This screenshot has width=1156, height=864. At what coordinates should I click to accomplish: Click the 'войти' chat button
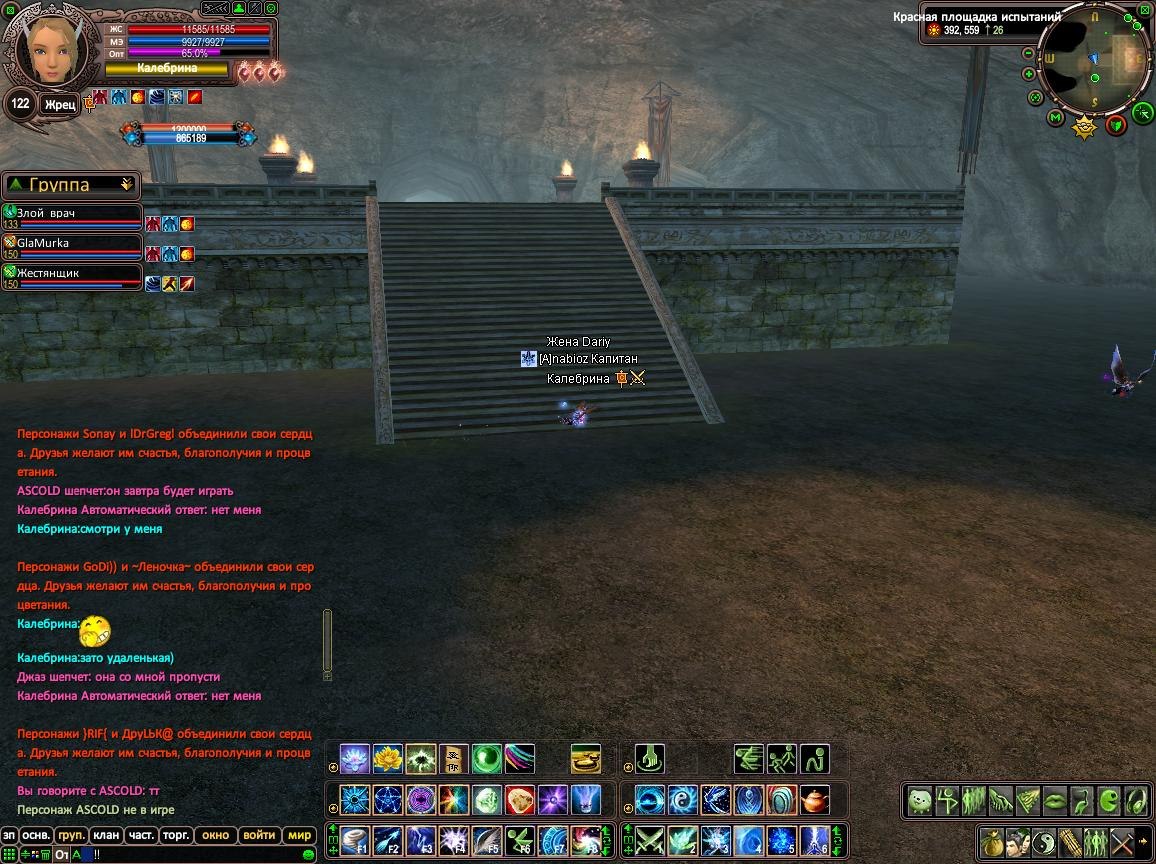coord(259,835)
